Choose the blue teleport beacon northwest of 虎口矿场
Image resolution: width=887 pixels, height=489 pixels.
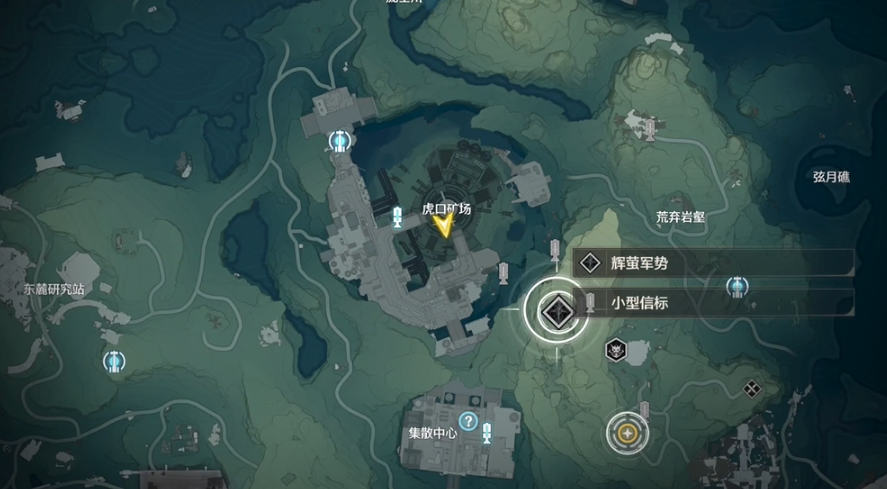(341, 141)
